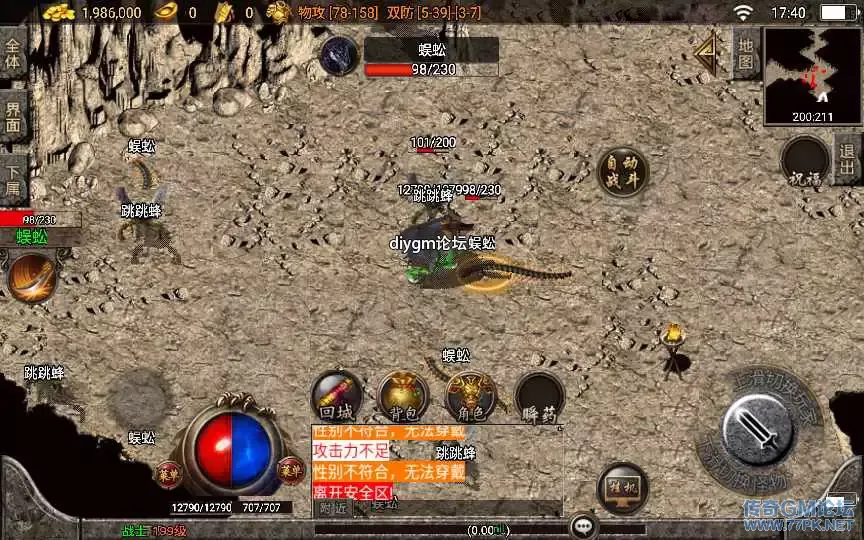Click the left 菜单 menu button

(168, 470)
